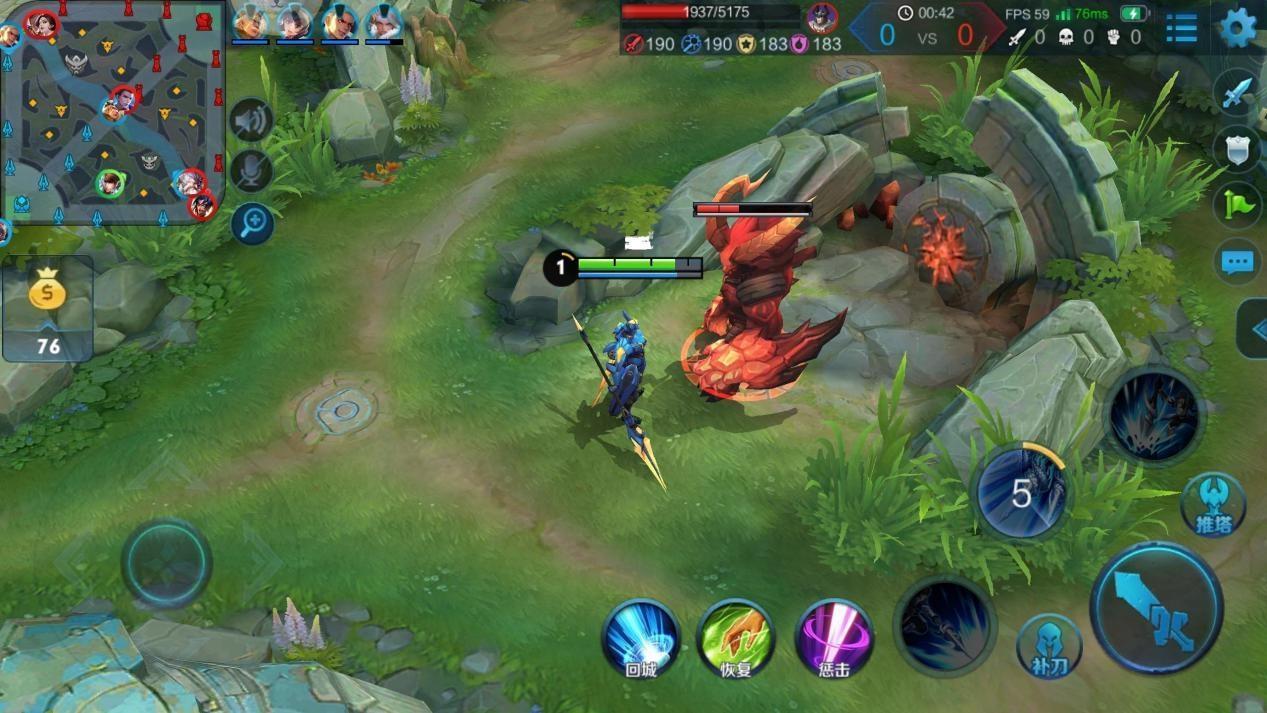Send the shield defend signal
This screenshot has height=713, width=1267.
(x=1237, y=149)
